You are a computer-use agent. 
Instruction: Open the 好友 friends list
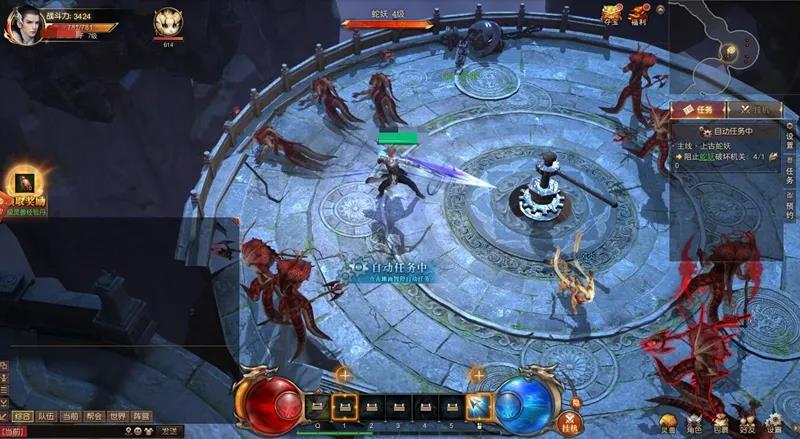point(746,424)
